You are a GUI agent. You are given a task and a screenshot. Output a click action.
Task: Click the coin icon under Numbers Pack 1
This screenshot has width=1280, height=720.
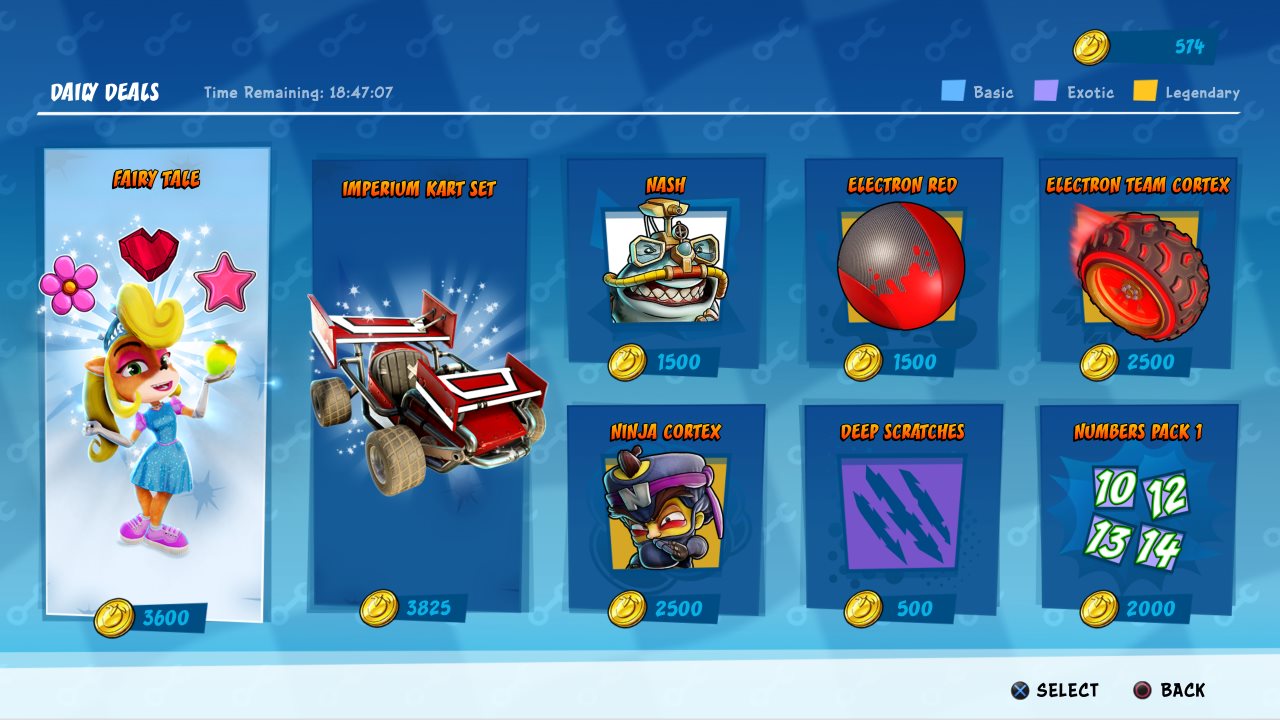pos(1100,610)
